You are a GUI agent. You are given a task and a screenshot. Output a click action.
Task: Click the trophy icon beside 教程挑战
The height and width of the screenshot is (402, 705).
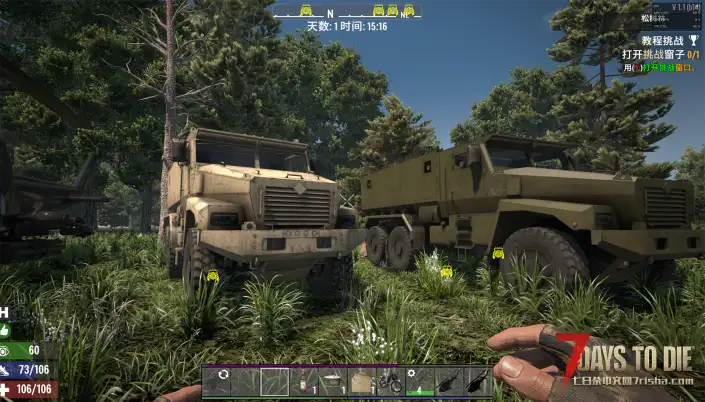pyautogui.click(x=694, y=40)
